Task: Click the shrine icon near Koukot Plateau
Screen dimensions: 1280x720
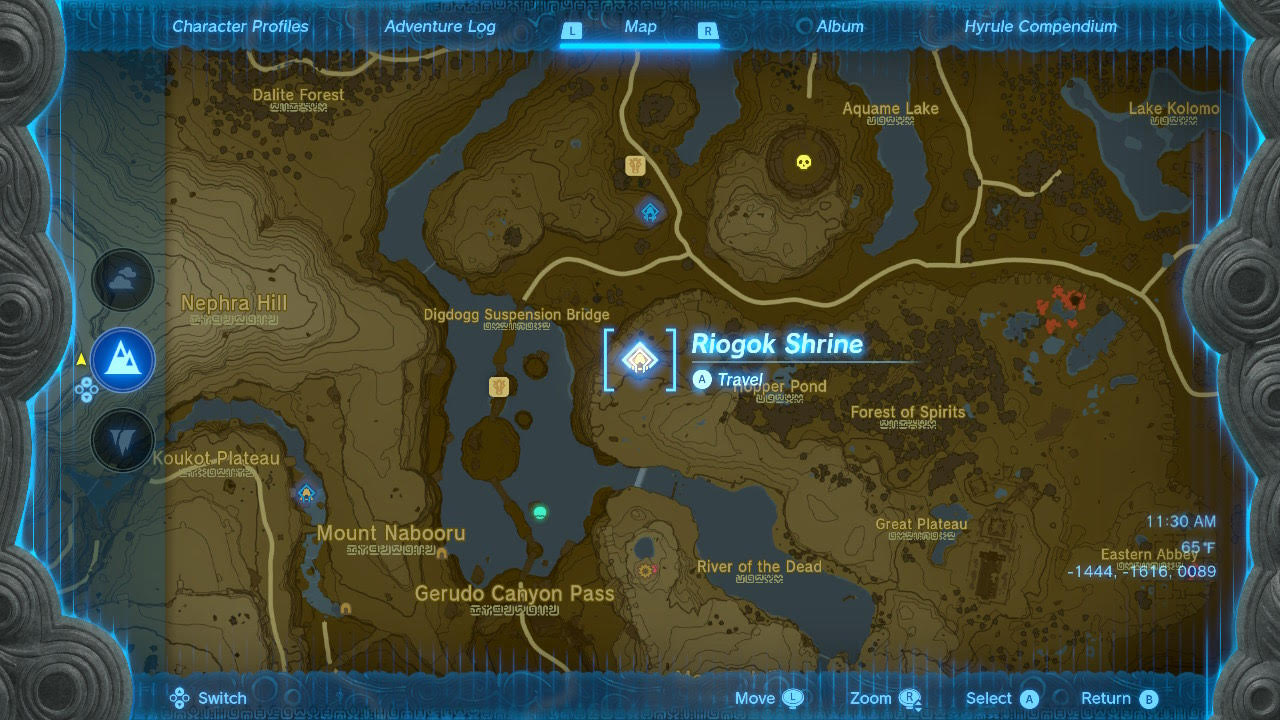Action: pos(306,492)
